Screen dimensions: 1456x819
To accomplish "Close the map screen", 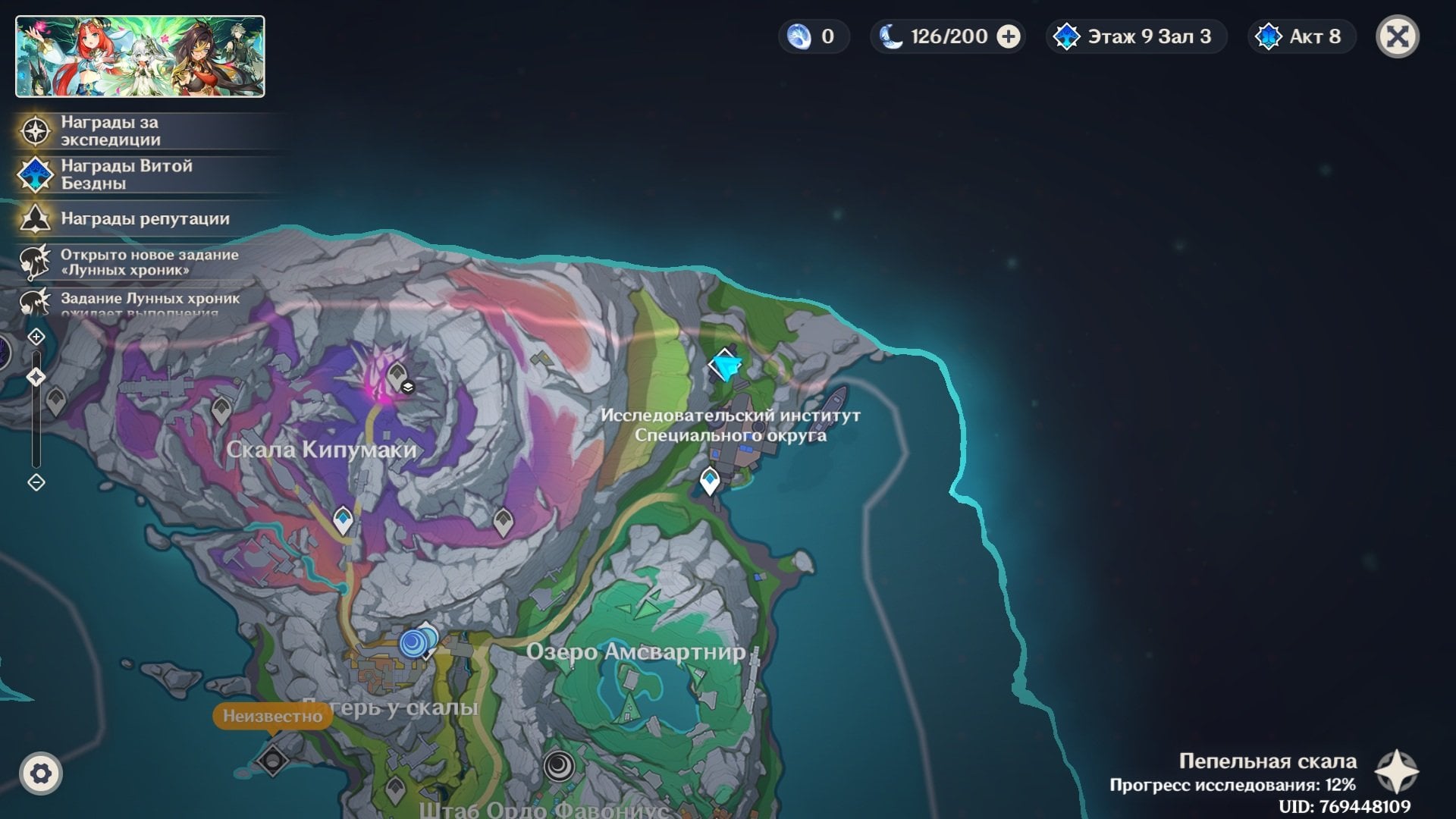I will 1397,36.
